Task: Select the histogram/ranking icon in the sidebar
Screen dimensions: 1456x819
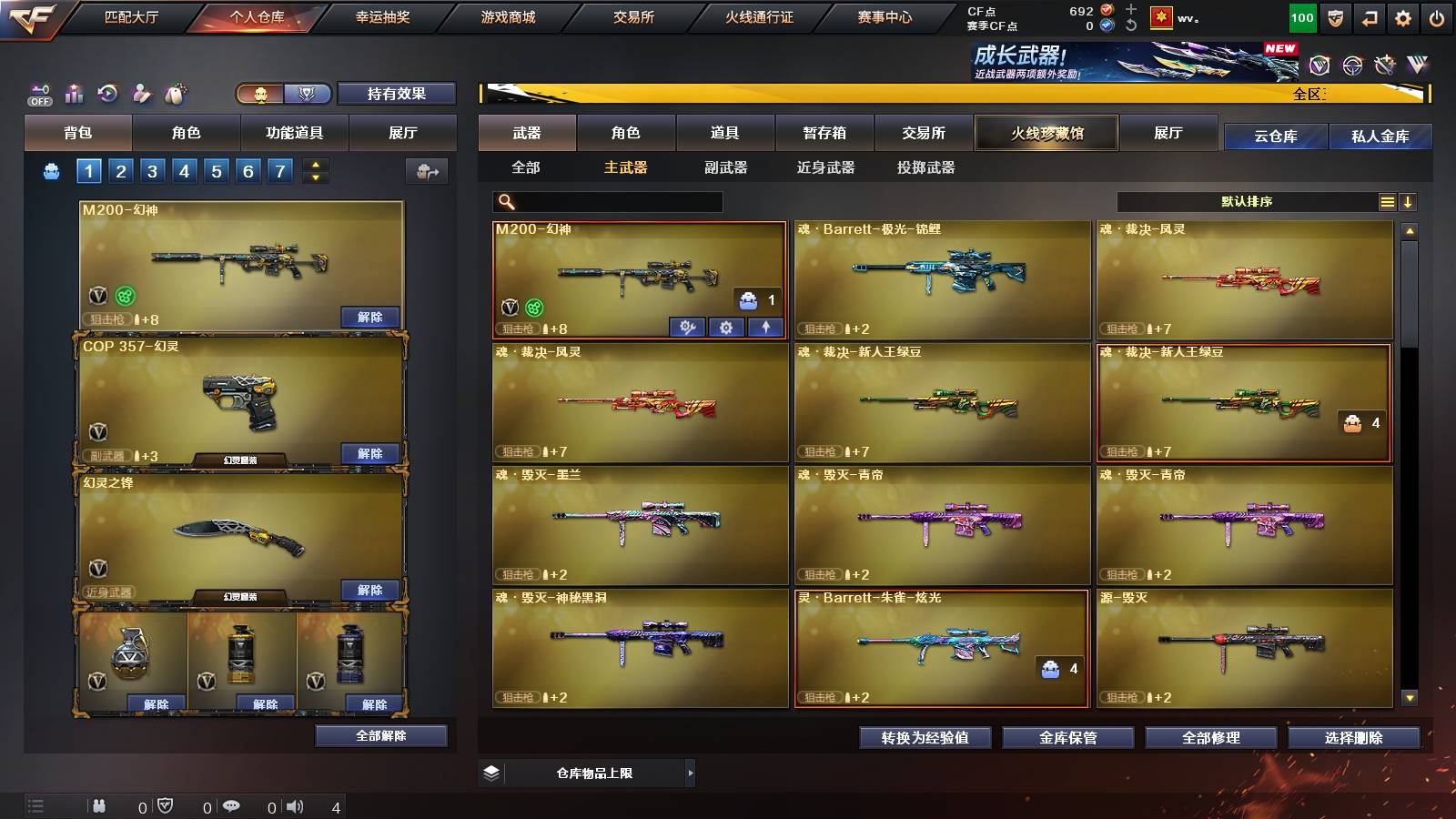Action: (x=75, y=92)
